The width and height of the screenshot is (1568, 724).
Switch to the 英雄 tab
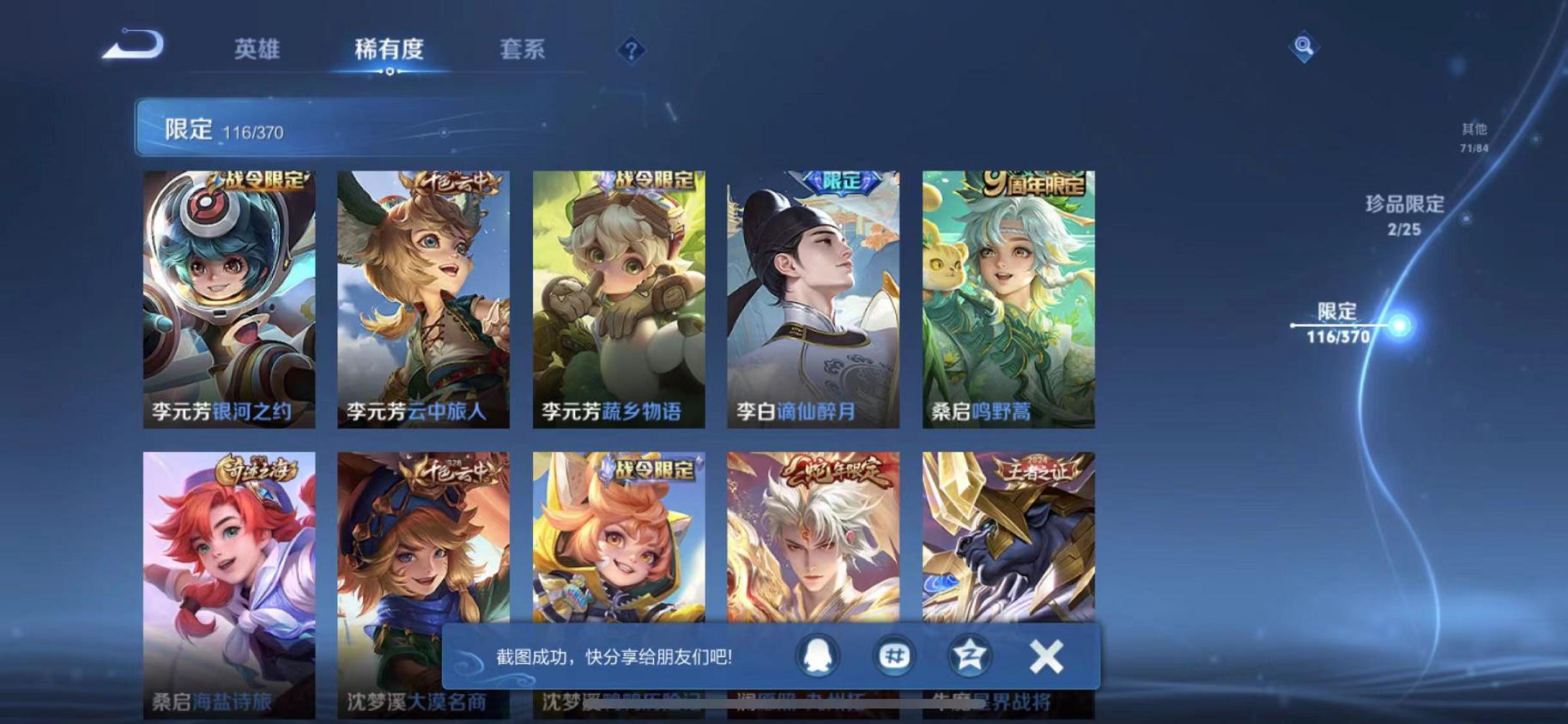(x=260, y=50)
